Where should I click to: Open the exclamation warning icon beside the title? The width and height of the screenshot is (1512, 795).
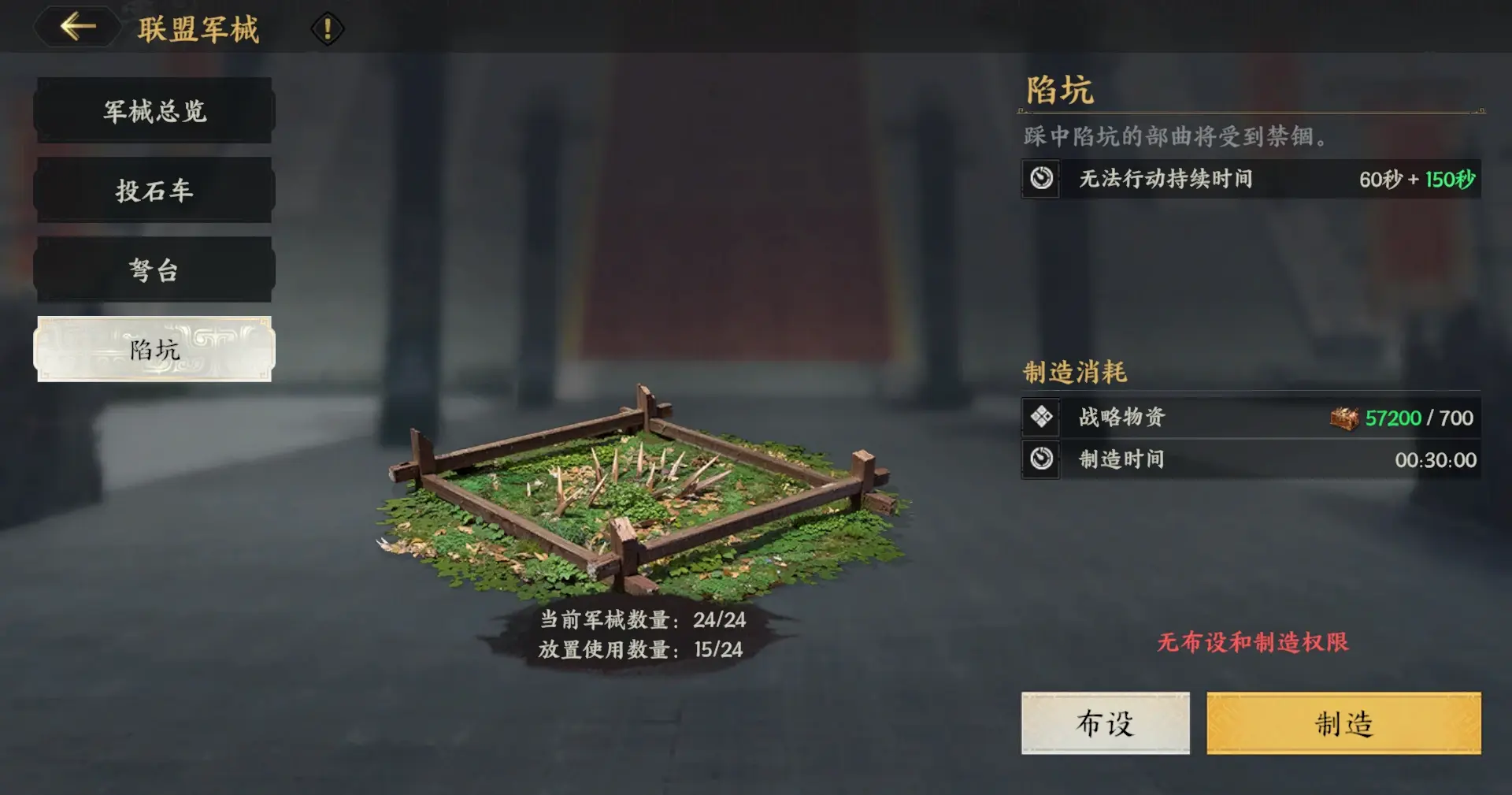[326, 28]
